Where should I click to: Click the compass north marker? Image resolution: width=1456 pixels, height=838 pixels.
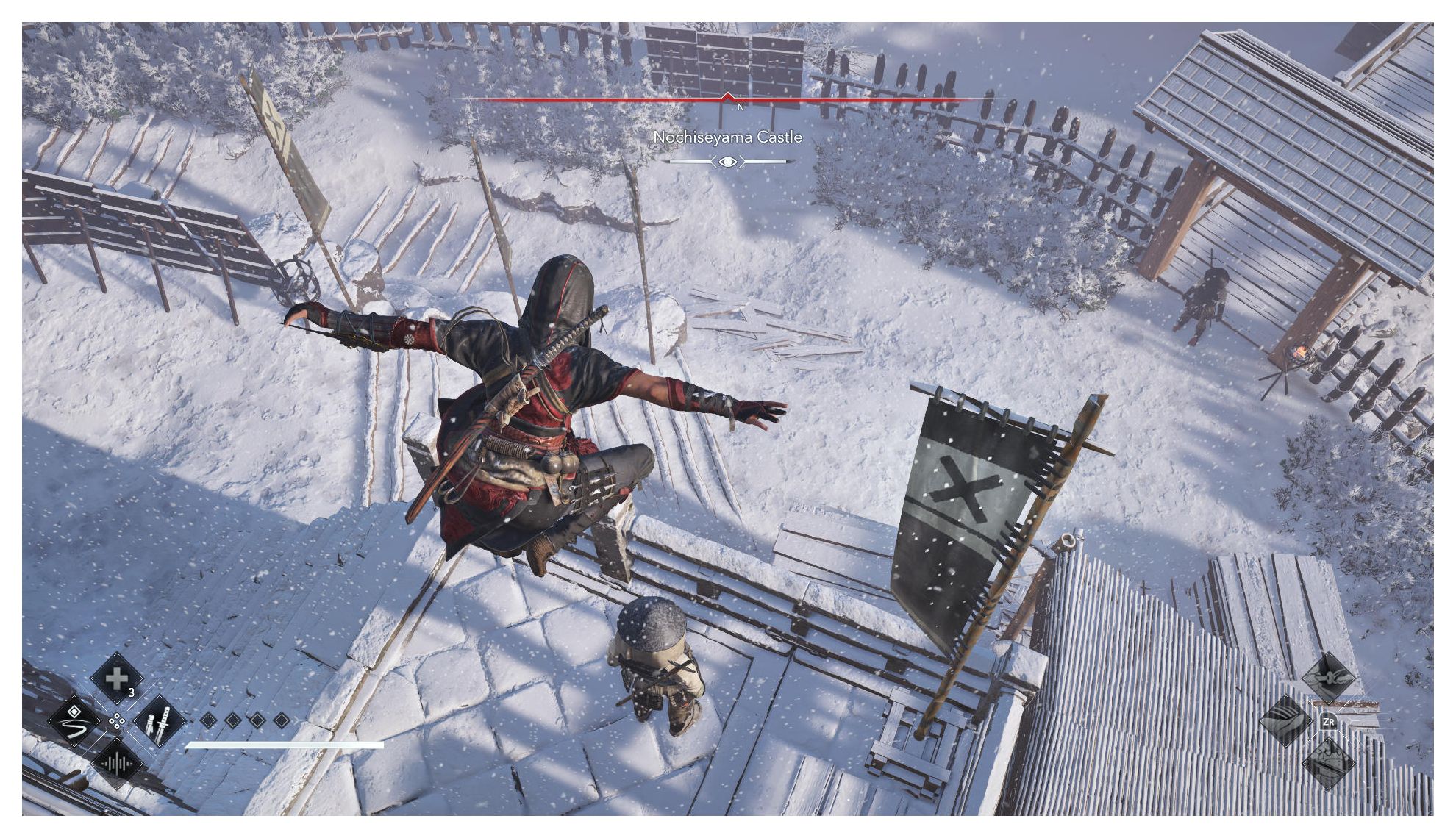pos(740,107)
